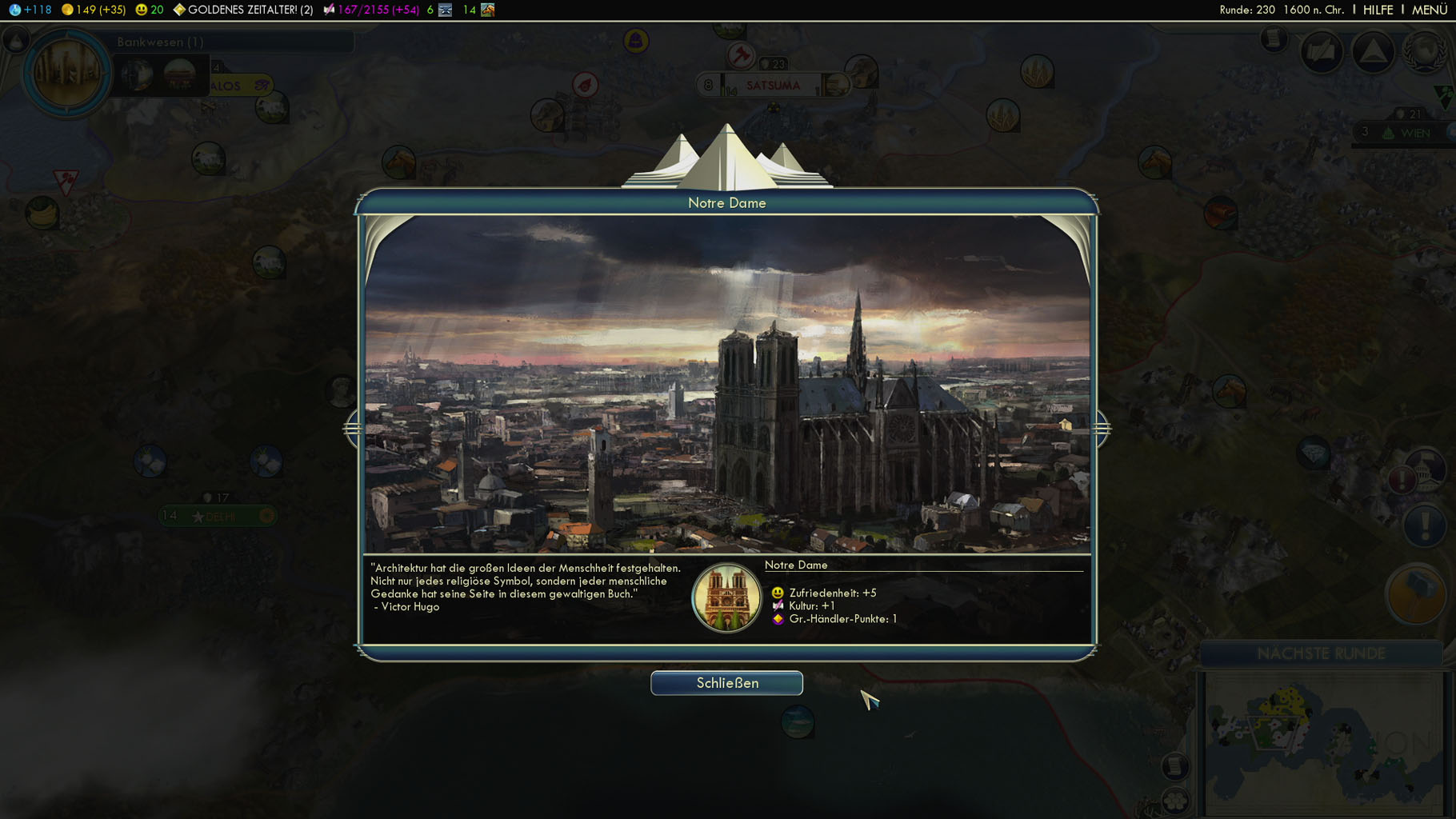
Task: Close the Notre Dame wonder popup
Action: point(726,683)
